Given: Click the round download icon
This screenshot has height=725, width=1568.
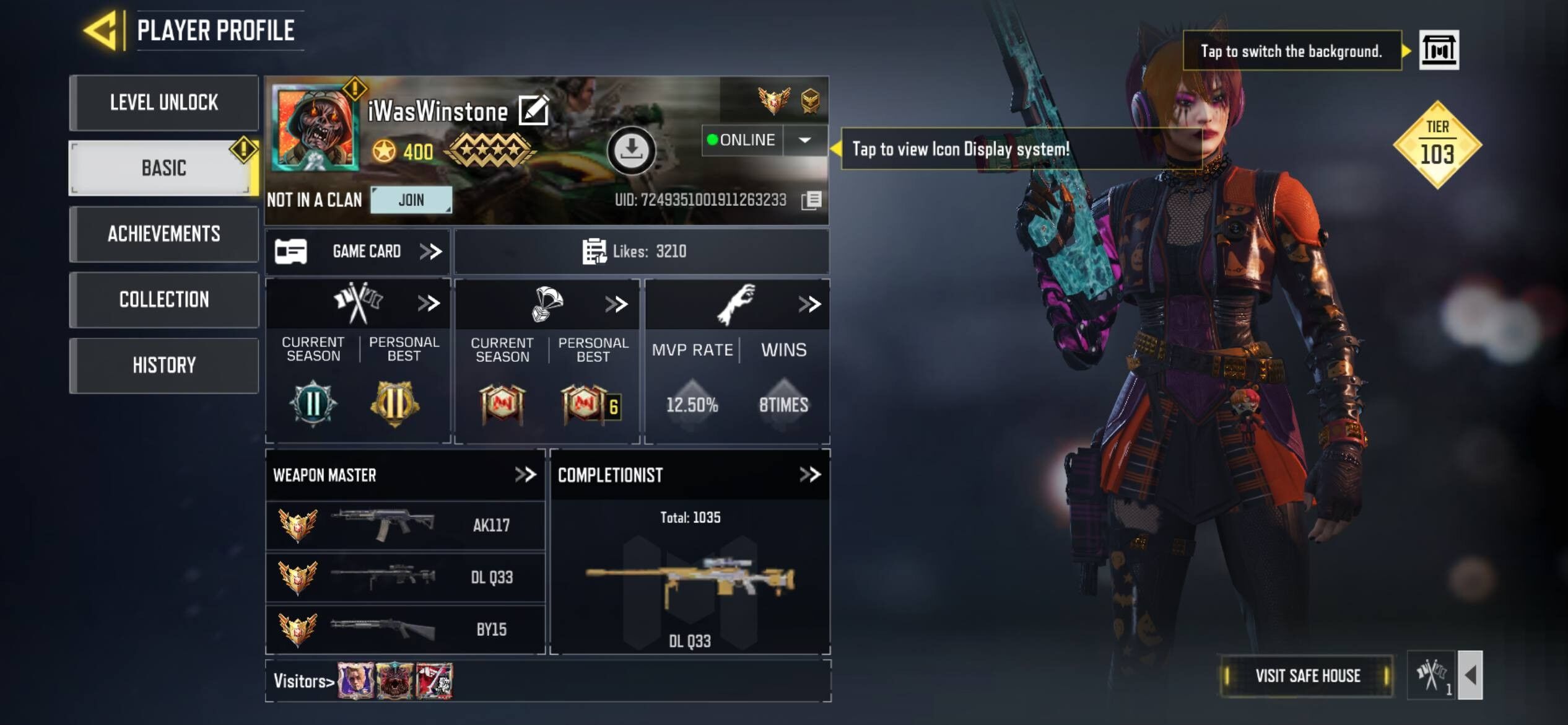Looking at the screenshot, I should (631, 149).
